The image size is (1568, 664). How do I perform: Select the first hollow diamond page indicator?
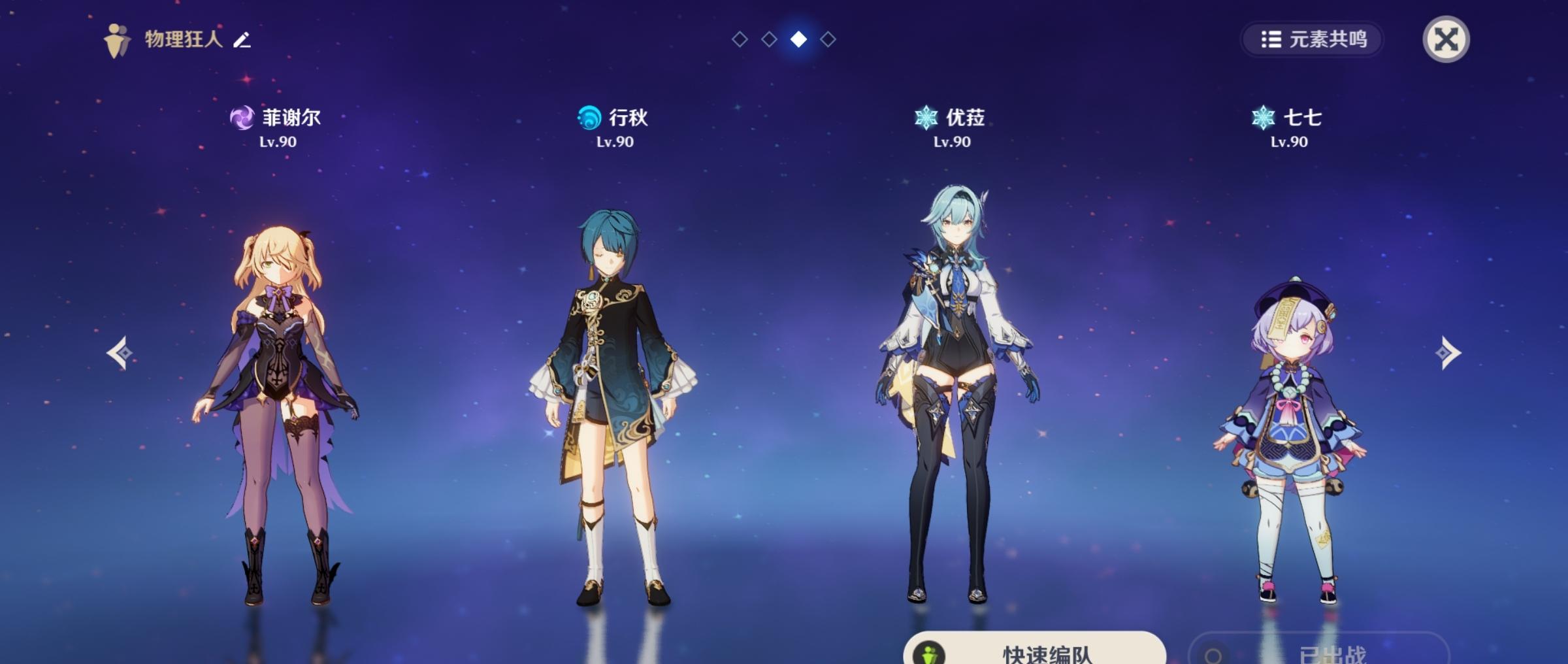coord(739,40)
